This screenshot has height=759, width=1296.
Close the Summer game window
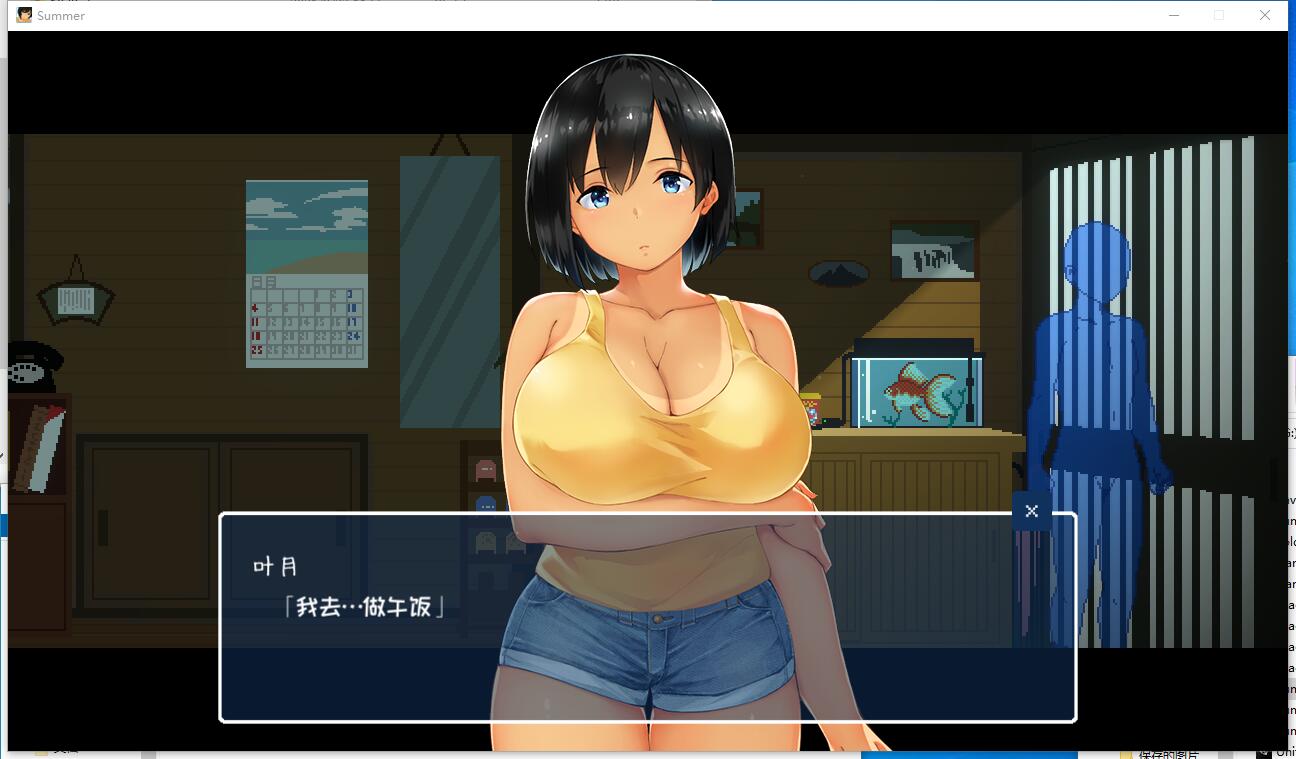1264,15
